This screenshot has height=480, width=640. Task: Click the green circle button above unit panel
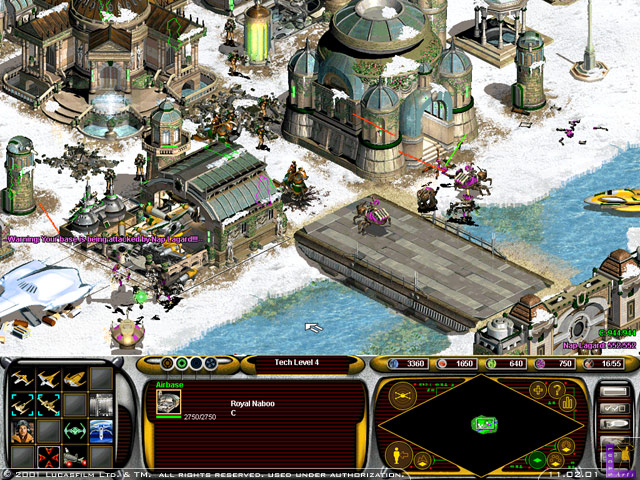tap(180, 363)
